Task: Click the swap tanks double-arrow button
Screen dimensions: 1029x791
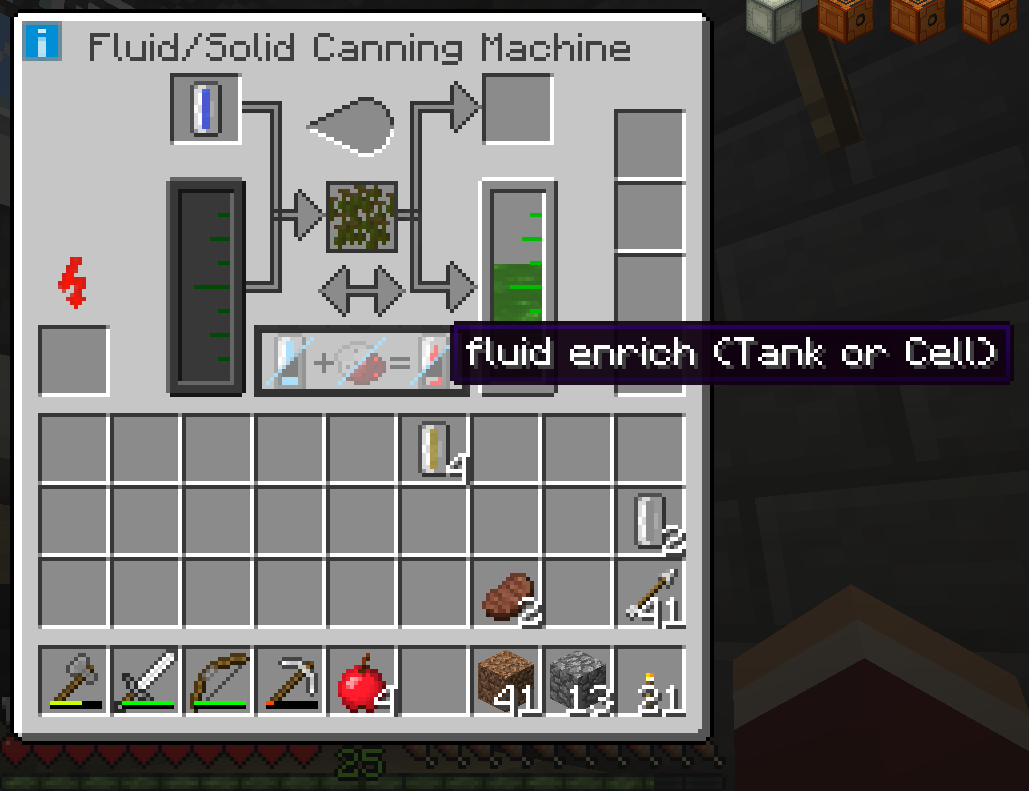Action: click(x=361, y=290)
